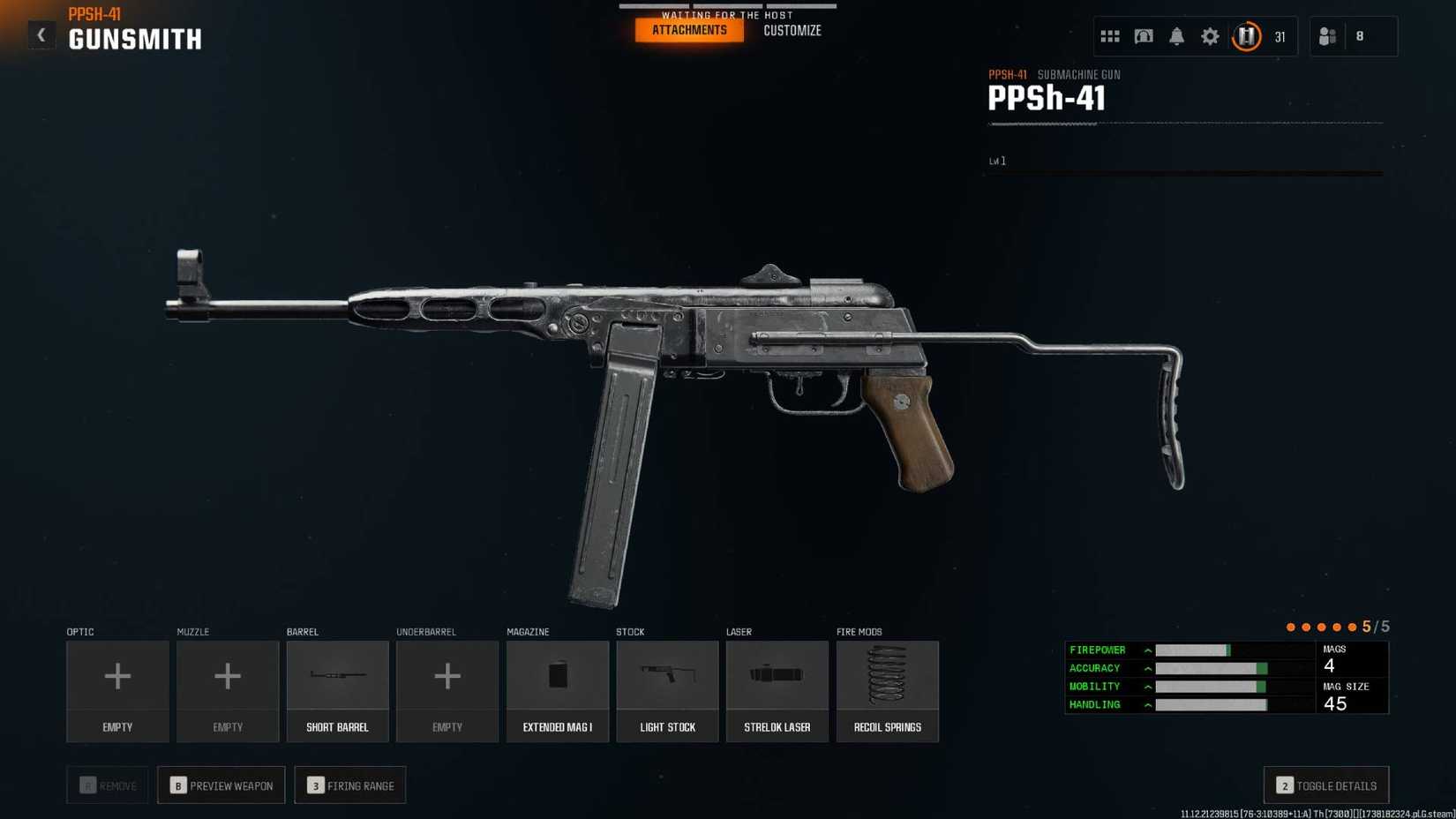Switch to the Attachments tab
The image size is (1456, 819).
tap(688, 29)
